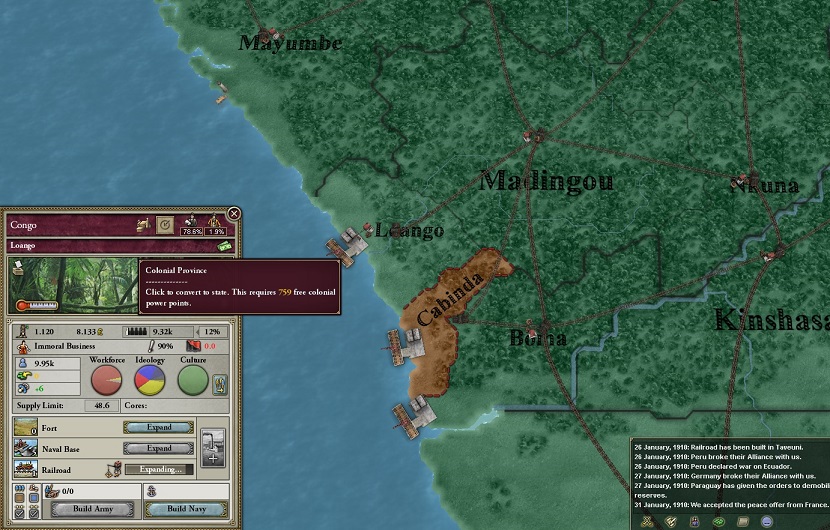Open the Culture pie chart

tap(193, 380)
